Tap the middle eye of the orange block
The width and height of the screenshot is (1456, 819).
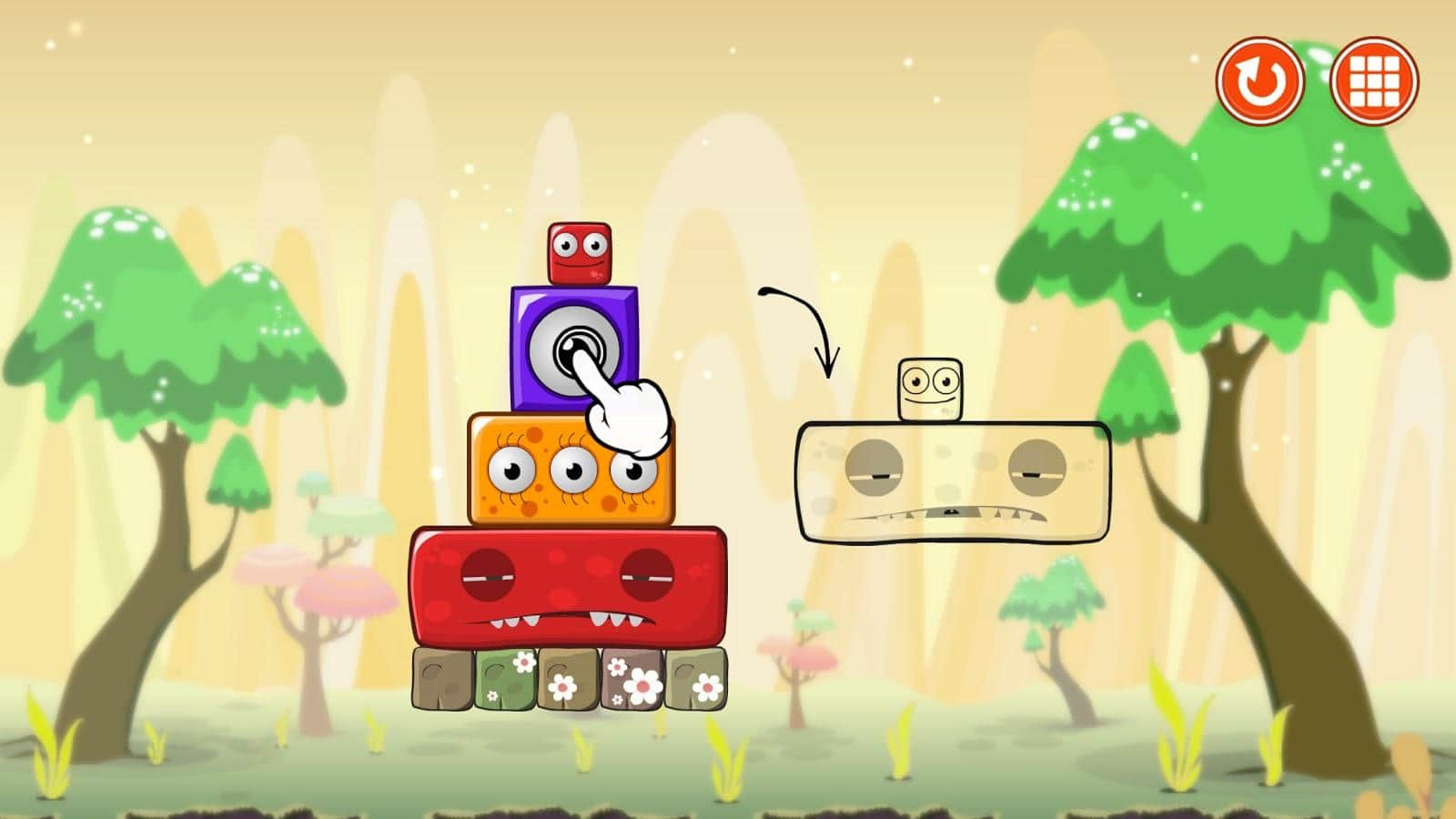coord(574,470)
